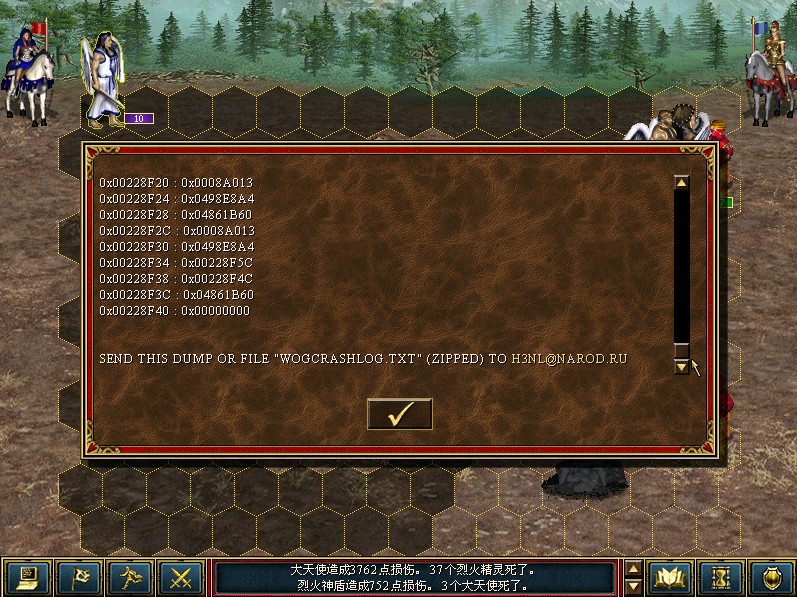797x597 pixels.
Task: Click the dump text scroll-up arrow
Action: click(x=681, y=183)
